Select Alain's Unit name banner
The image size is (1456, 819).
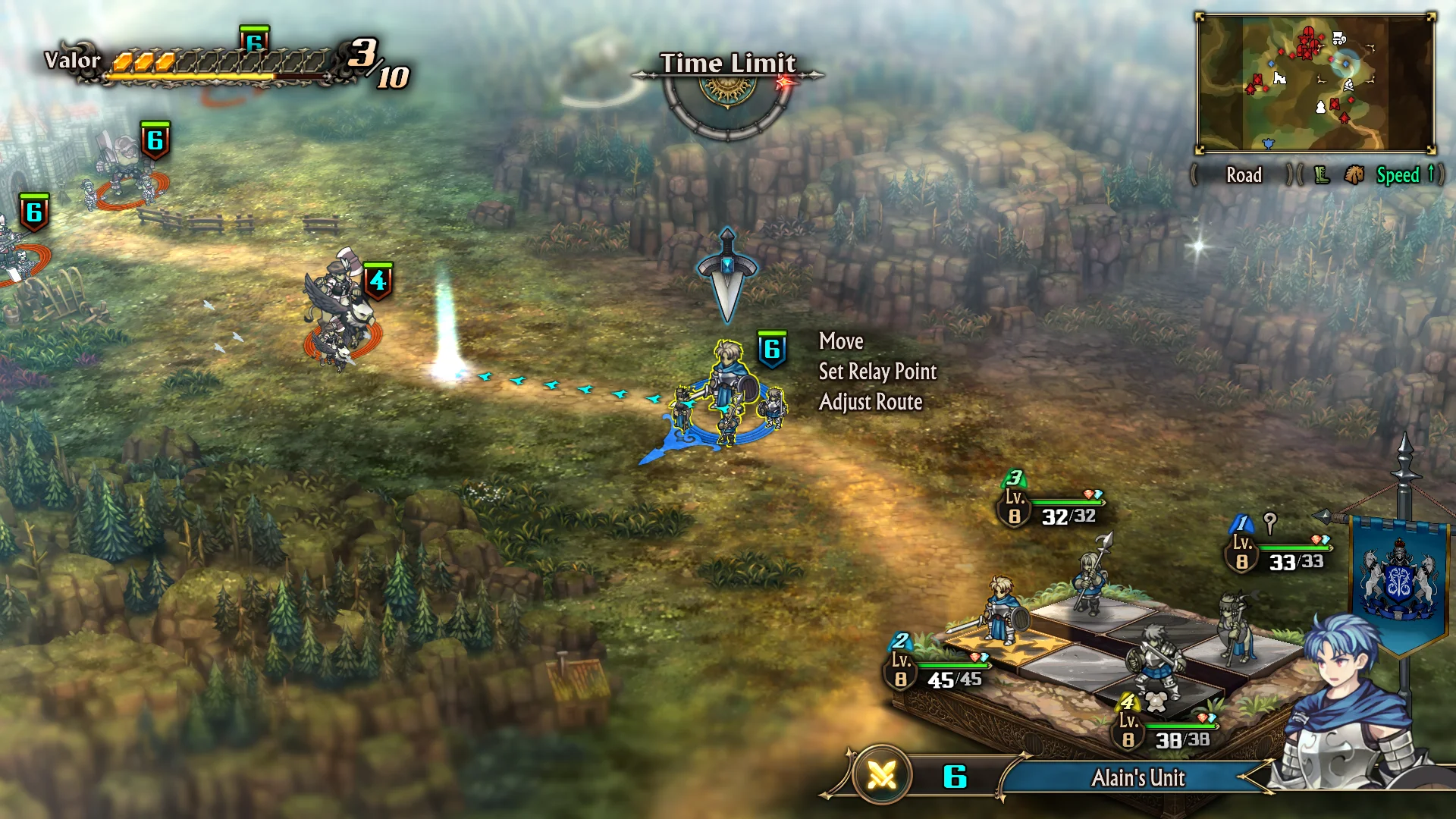1137,777
